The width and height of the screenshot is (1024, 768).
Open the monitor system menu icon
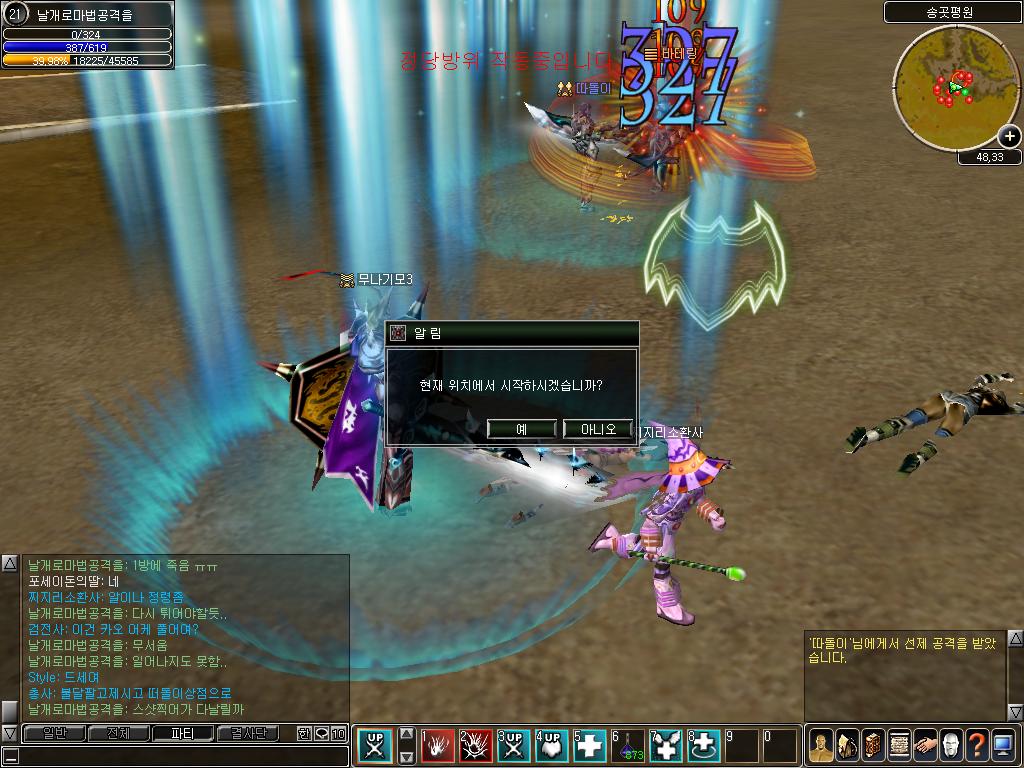point(1004,746)
